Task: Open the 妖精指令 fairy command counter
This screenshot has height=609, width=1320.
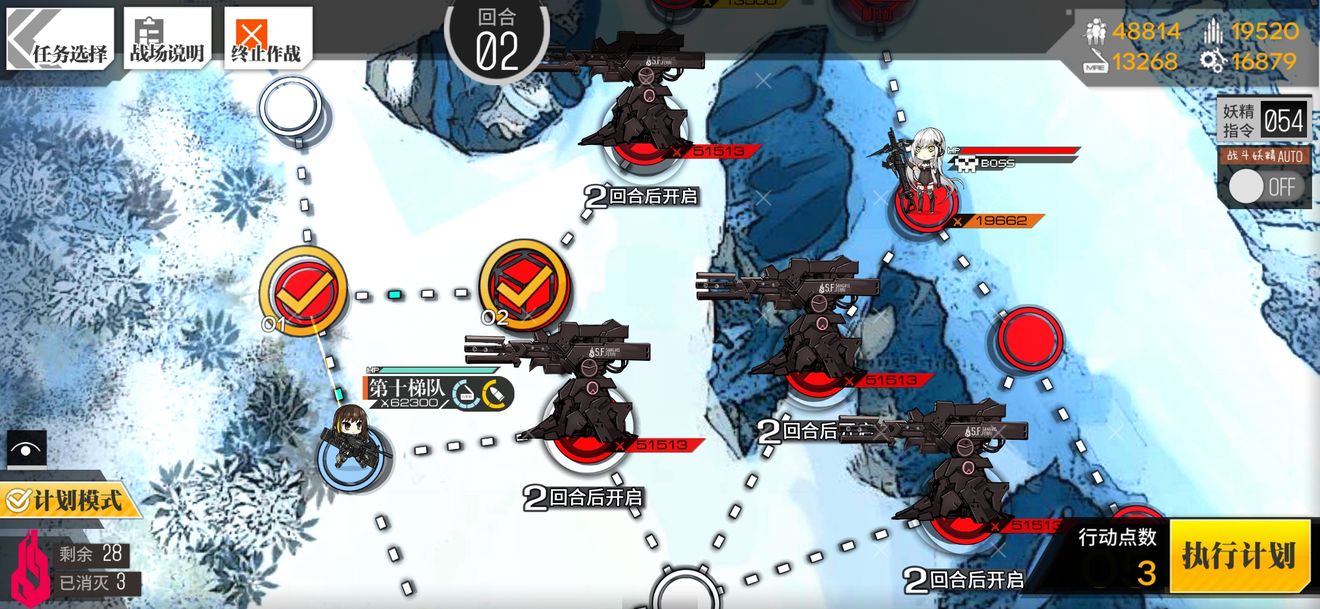Action: pos(1264,121)
